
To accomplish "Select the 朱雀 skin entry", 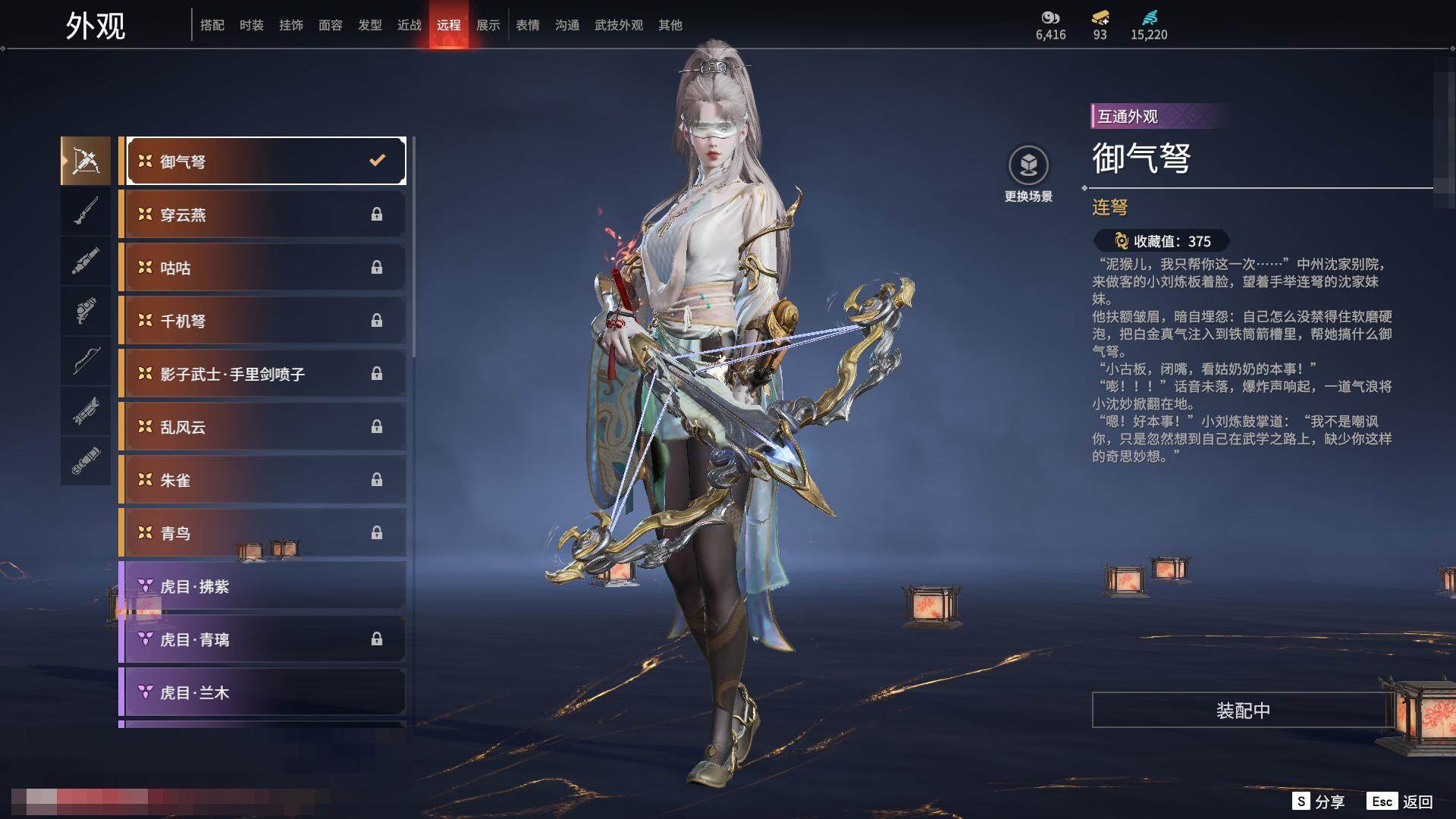I will pyautogui.click(x=262, y=480).
